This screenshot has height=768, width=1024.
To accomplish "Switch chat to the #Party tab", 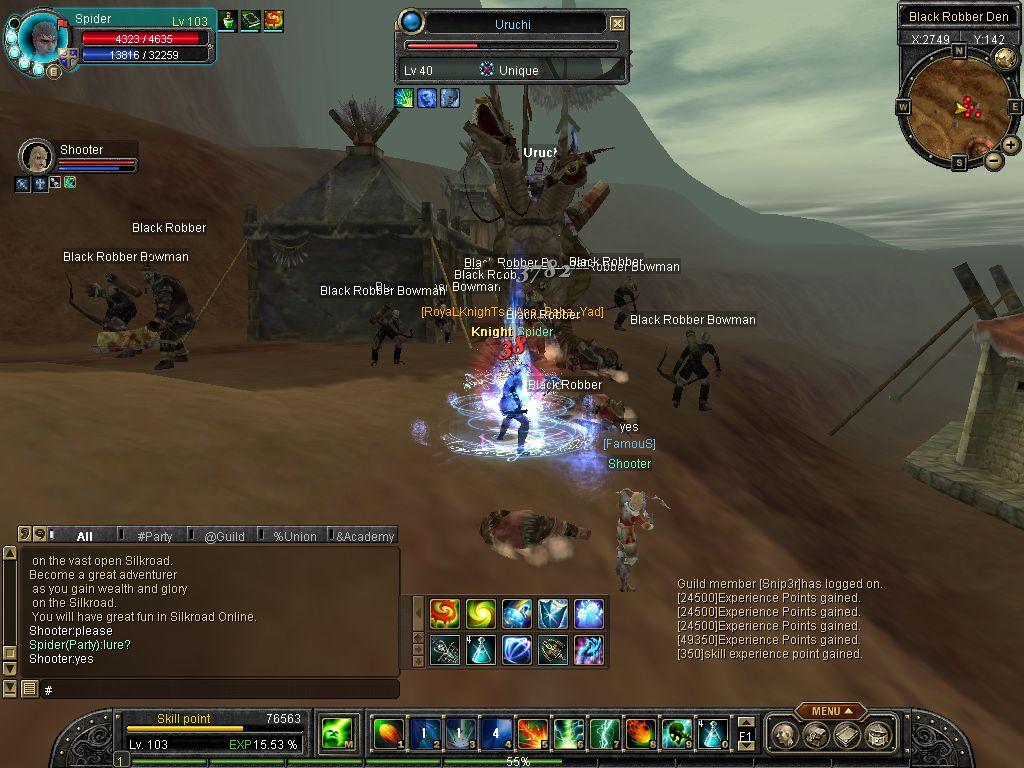I will pyautogui.click(x=155, y=536).
